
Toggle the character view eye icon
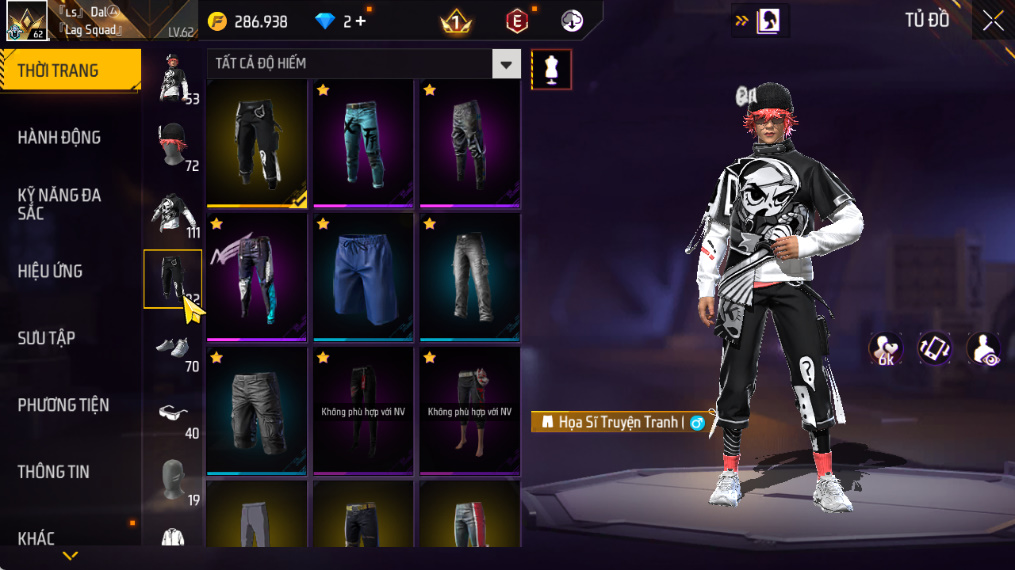(984, 349)
